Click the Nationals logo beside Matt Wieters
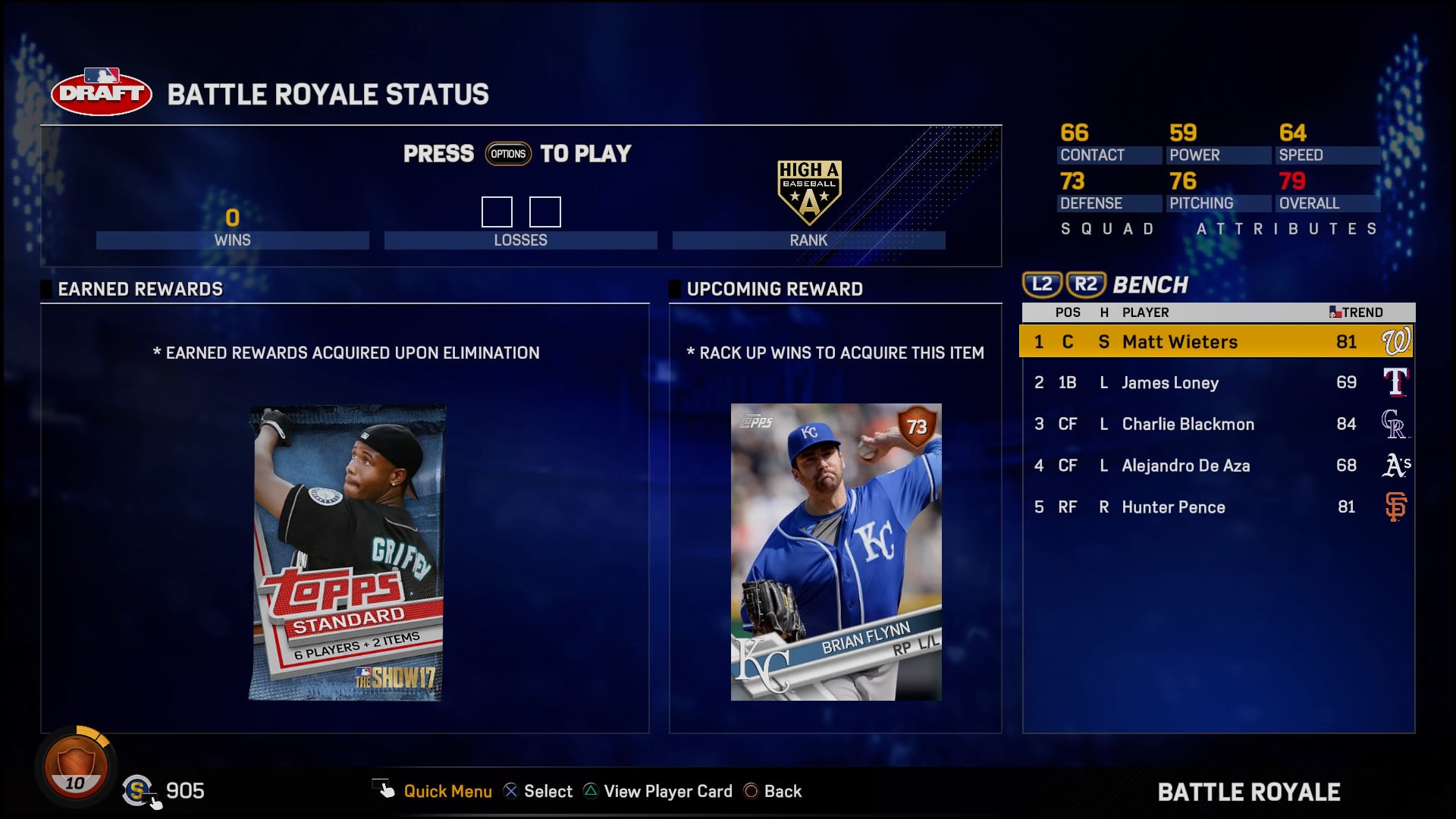Screen dimensions: 1456x819 (1399, 342)
